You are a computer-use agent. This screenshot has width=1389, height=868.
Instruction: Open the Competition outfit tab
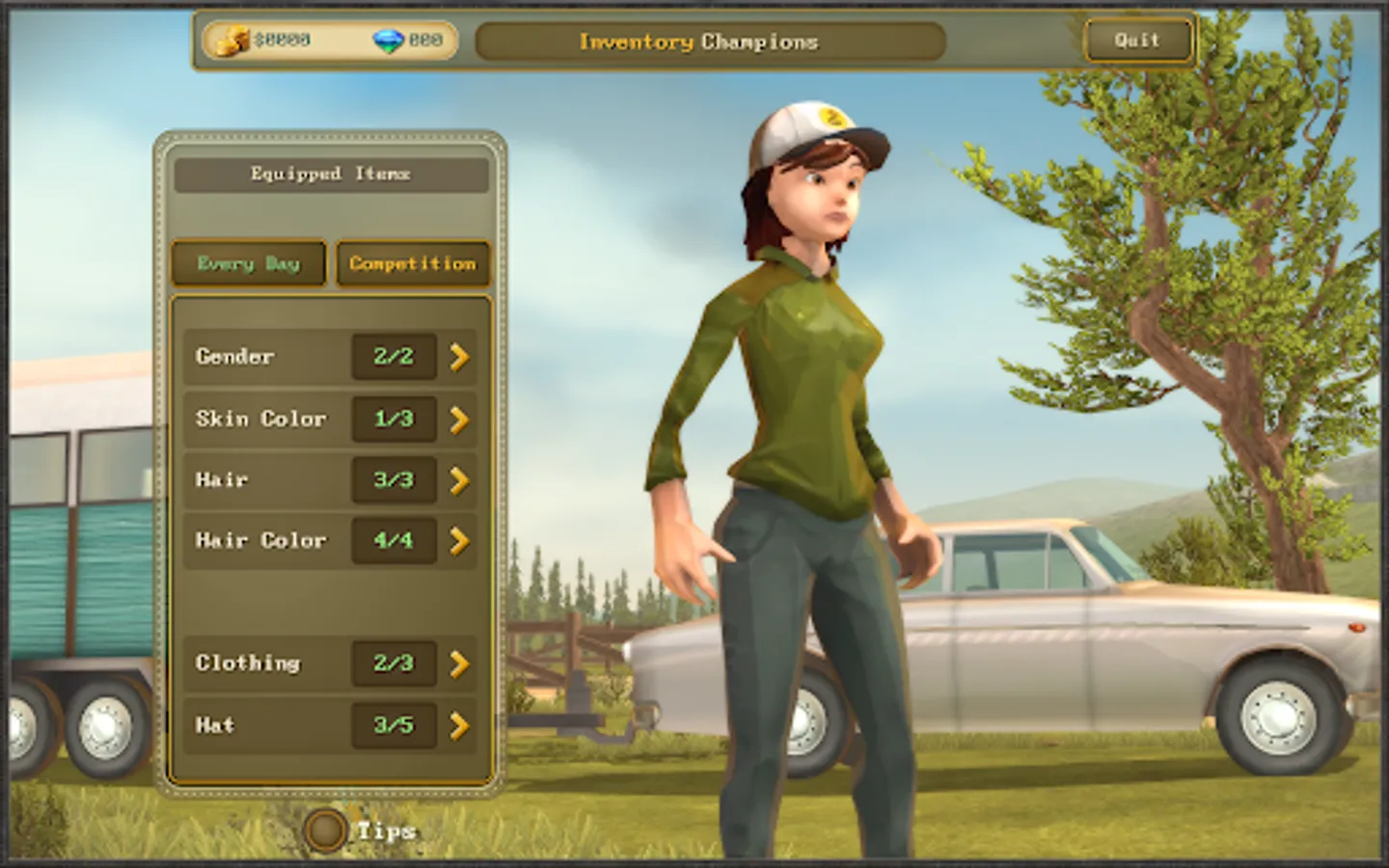click(413, 263)
